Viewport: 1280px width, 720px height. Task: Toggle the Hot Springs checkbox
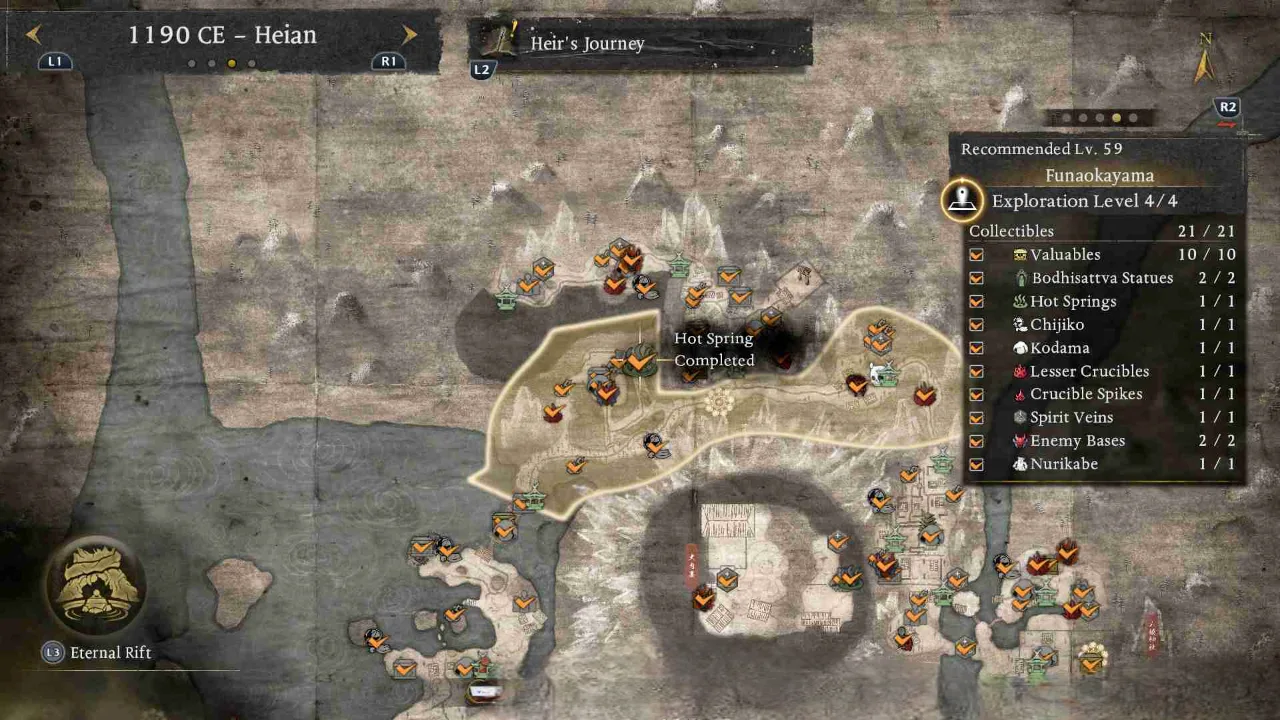point(976,301)
